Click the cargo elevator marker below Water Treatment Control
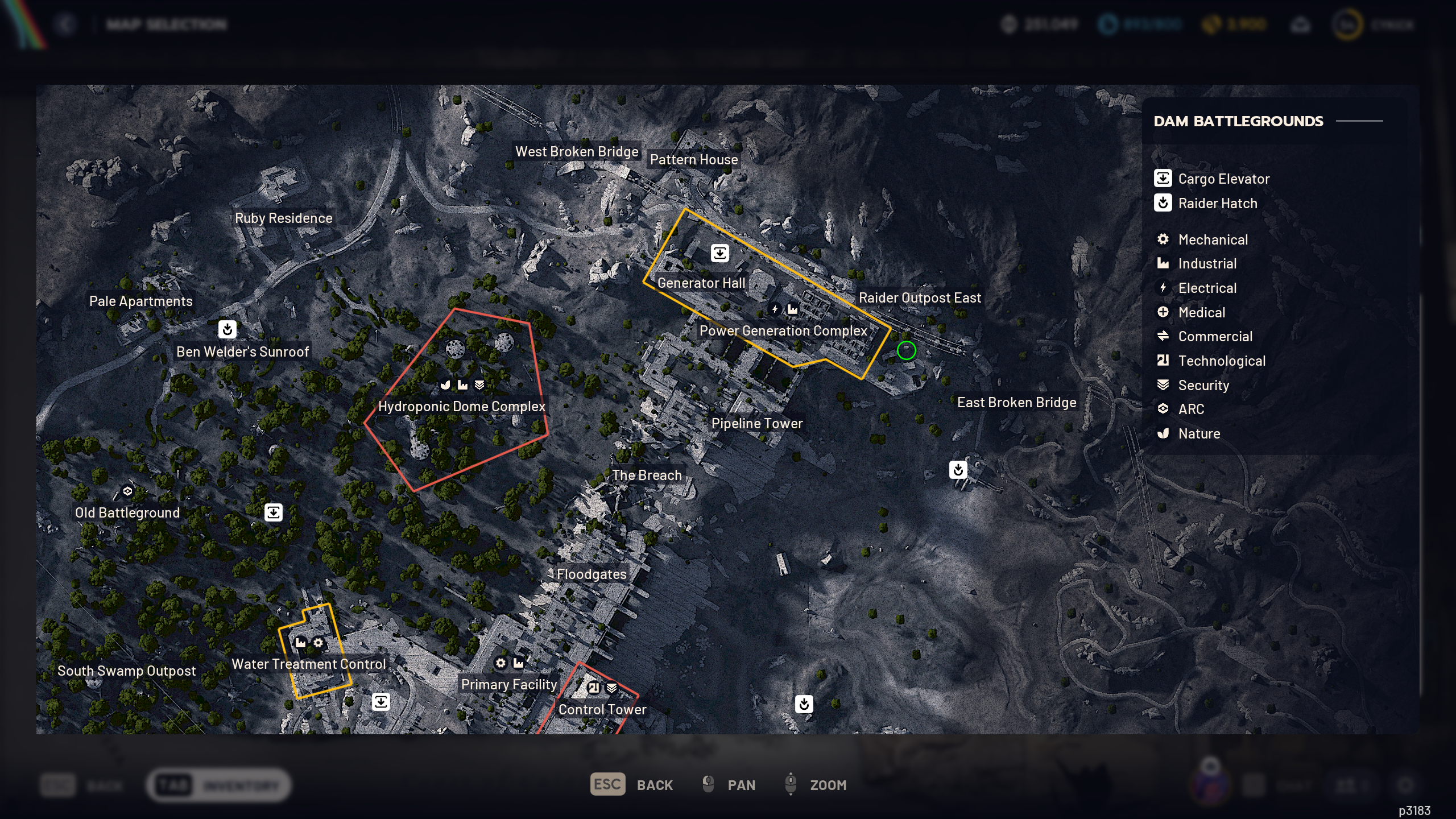Viewport: 1456px width, 819px height. [x=380, y=701]
